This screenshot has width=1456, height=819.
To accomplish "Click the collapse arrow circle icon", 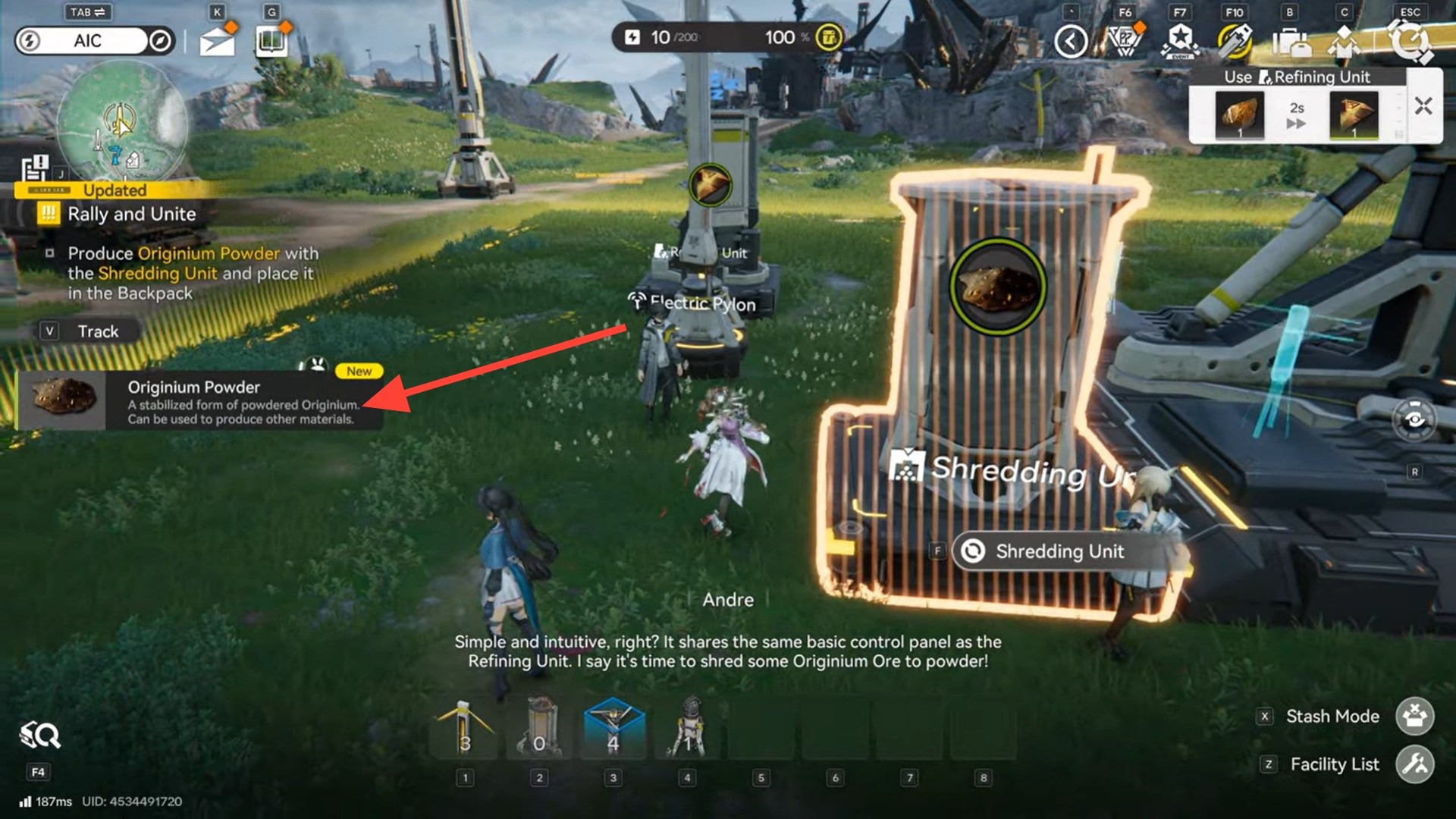I will [x=1070, y=42].
